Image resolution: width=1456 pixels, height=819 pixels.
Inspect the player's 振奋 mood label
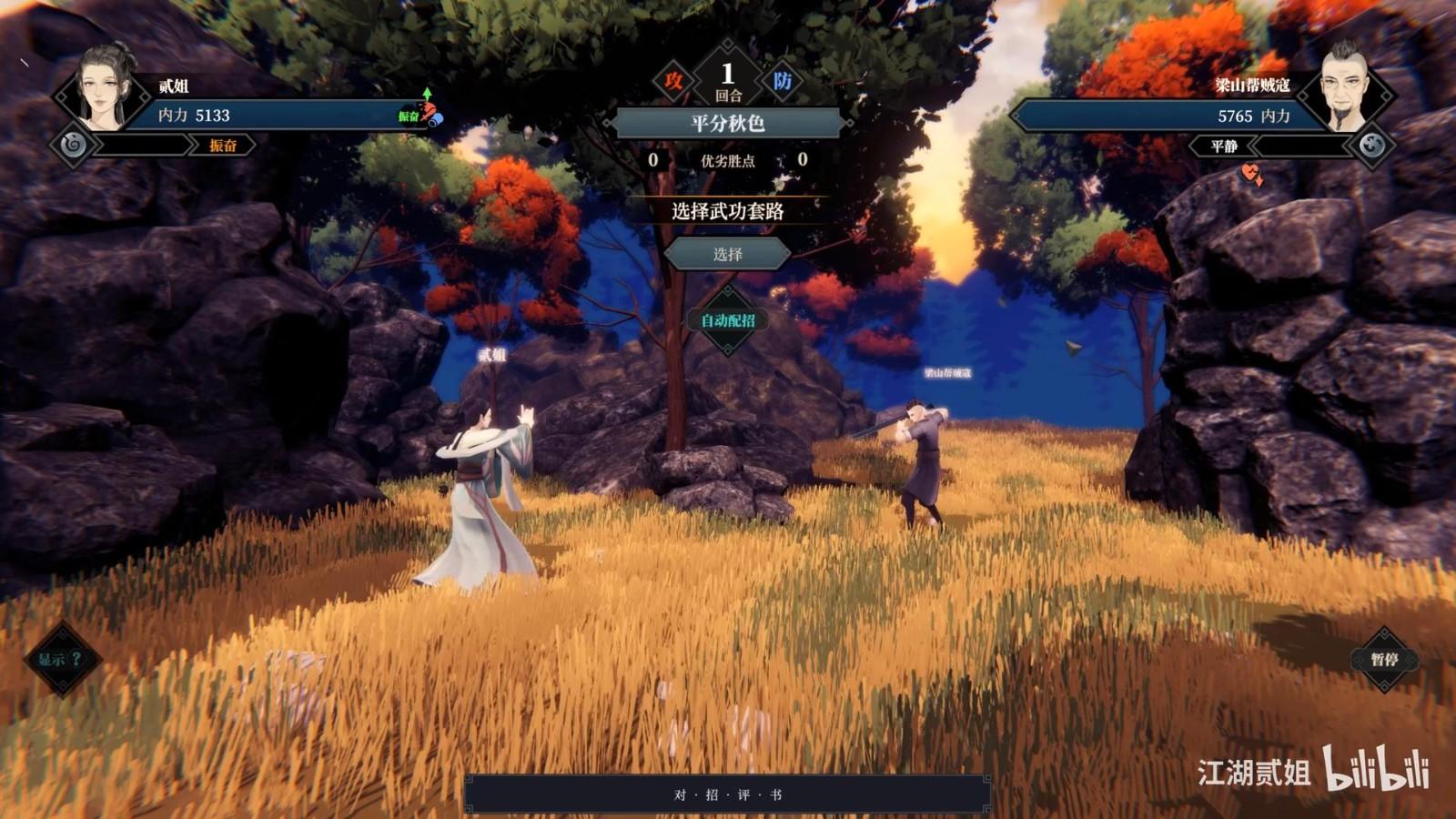(x=223, y=146)
